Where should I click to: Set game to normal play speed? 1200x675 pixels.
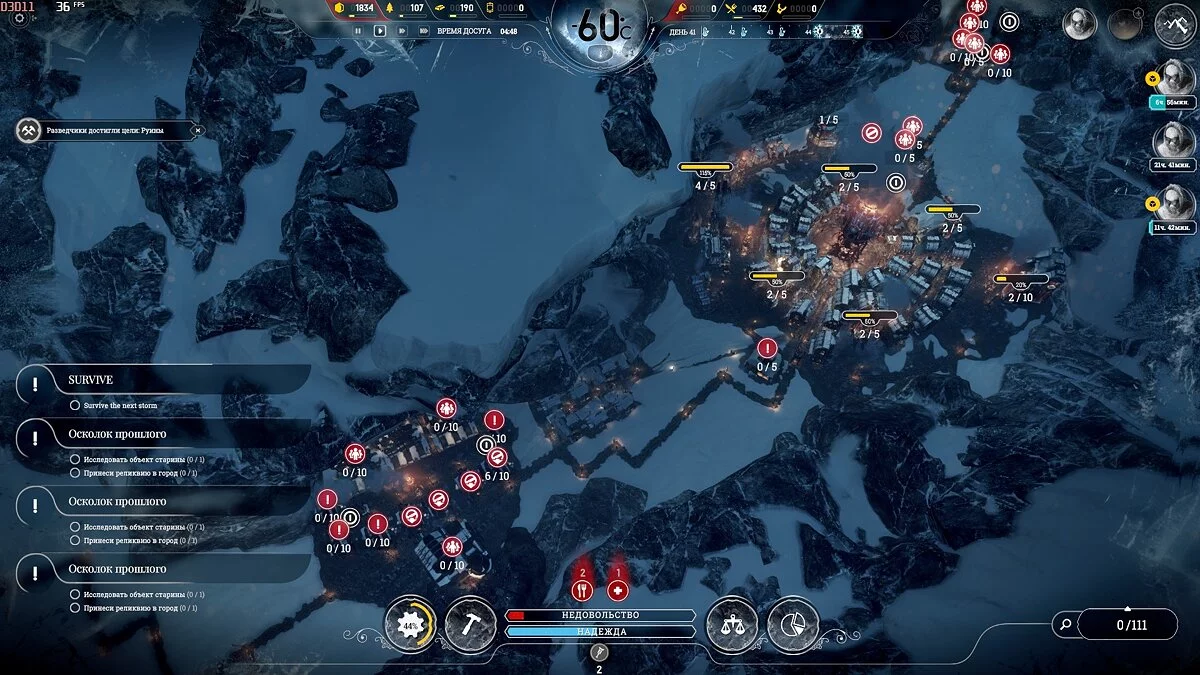(380, 31)
